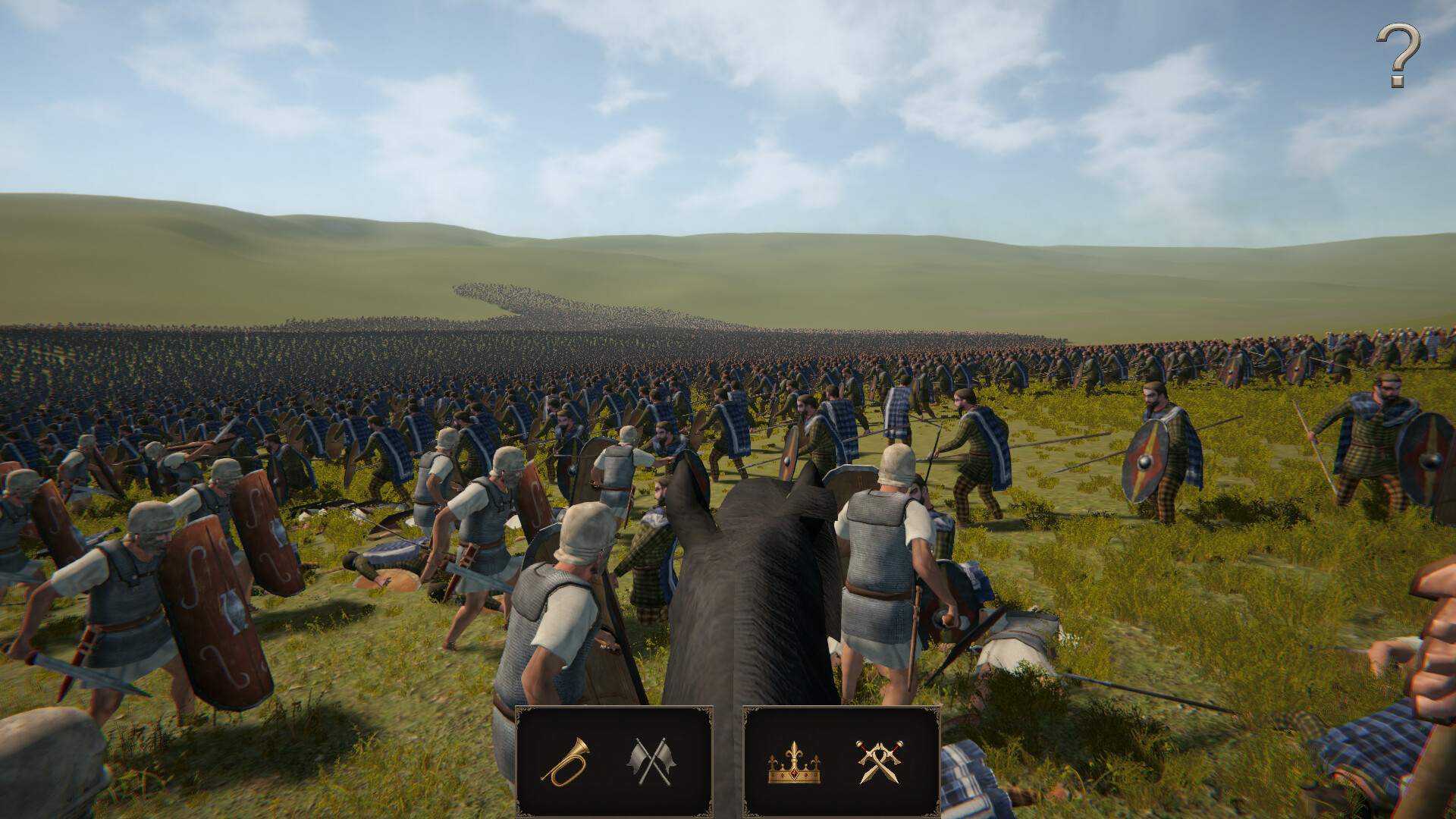
Task: Open the question mark help icon
Action: pyautogui.click(x=1399, y=55)
